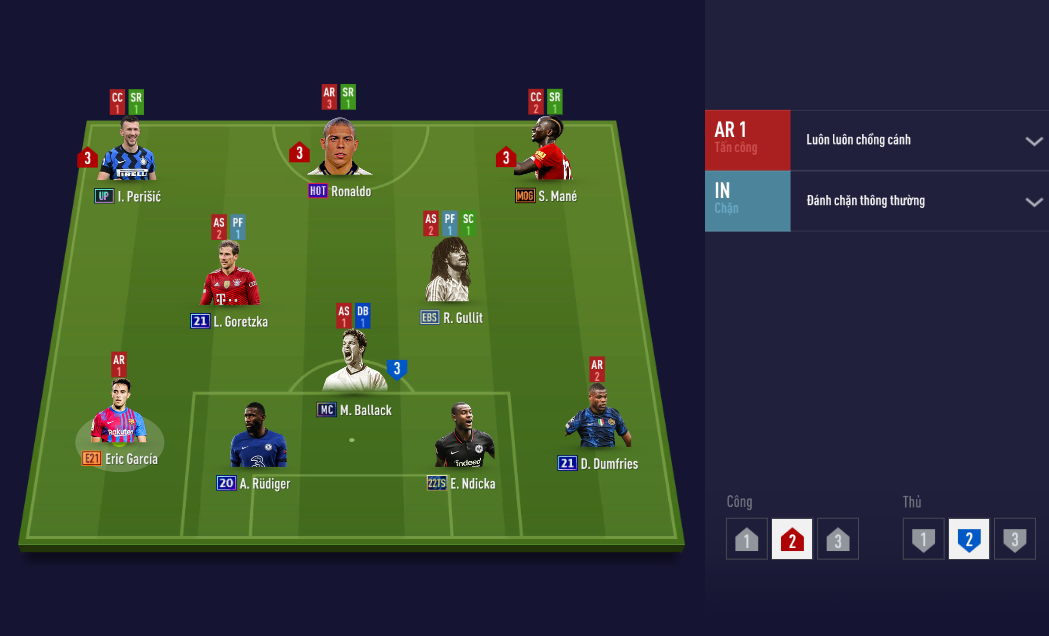Set attack (Công) level to 1
Image resolution: width=1049 pixels, height=636 pixels.
point(746,539)
